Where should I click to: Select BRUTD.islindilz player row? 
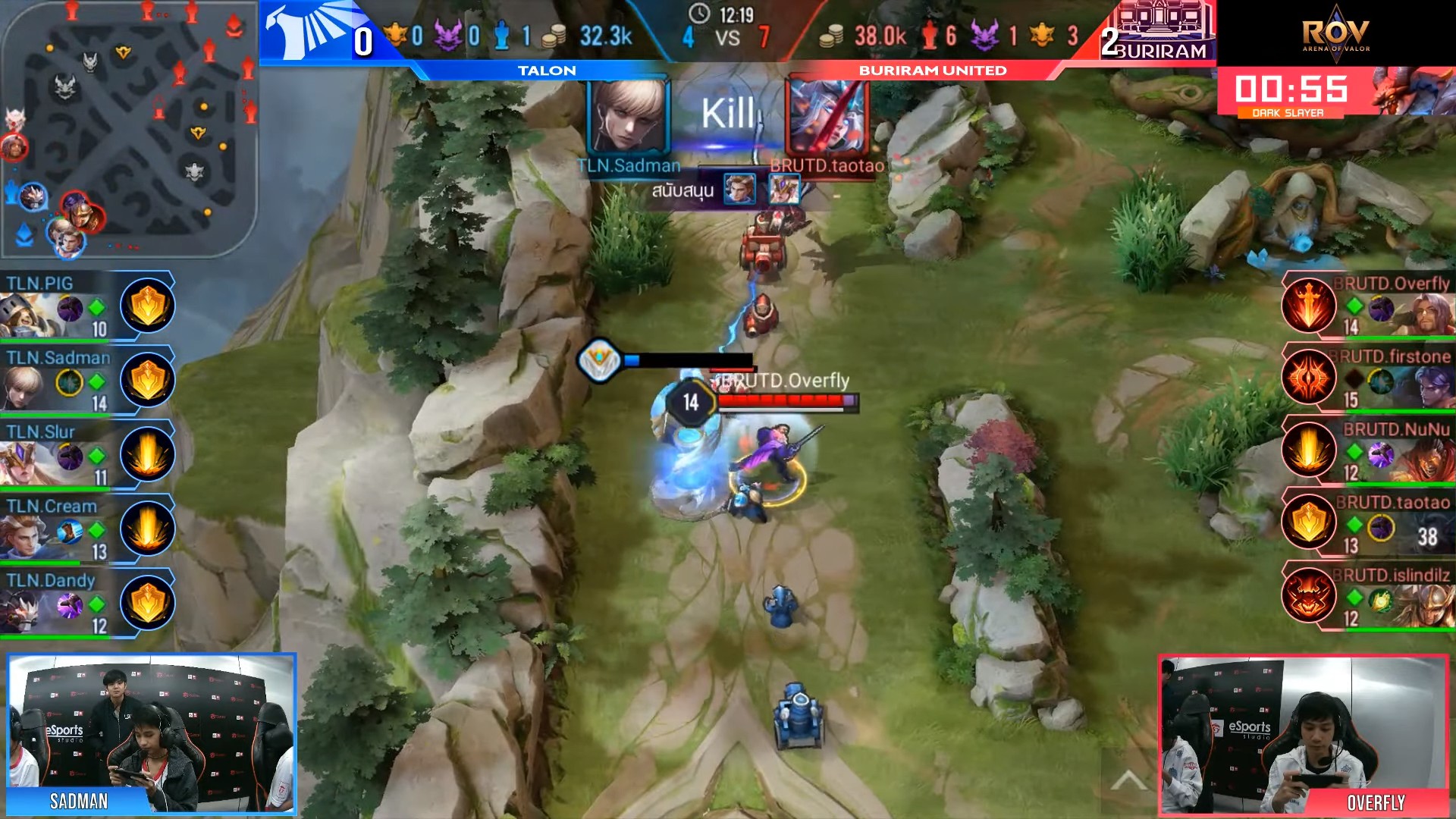click(1369, 597)
